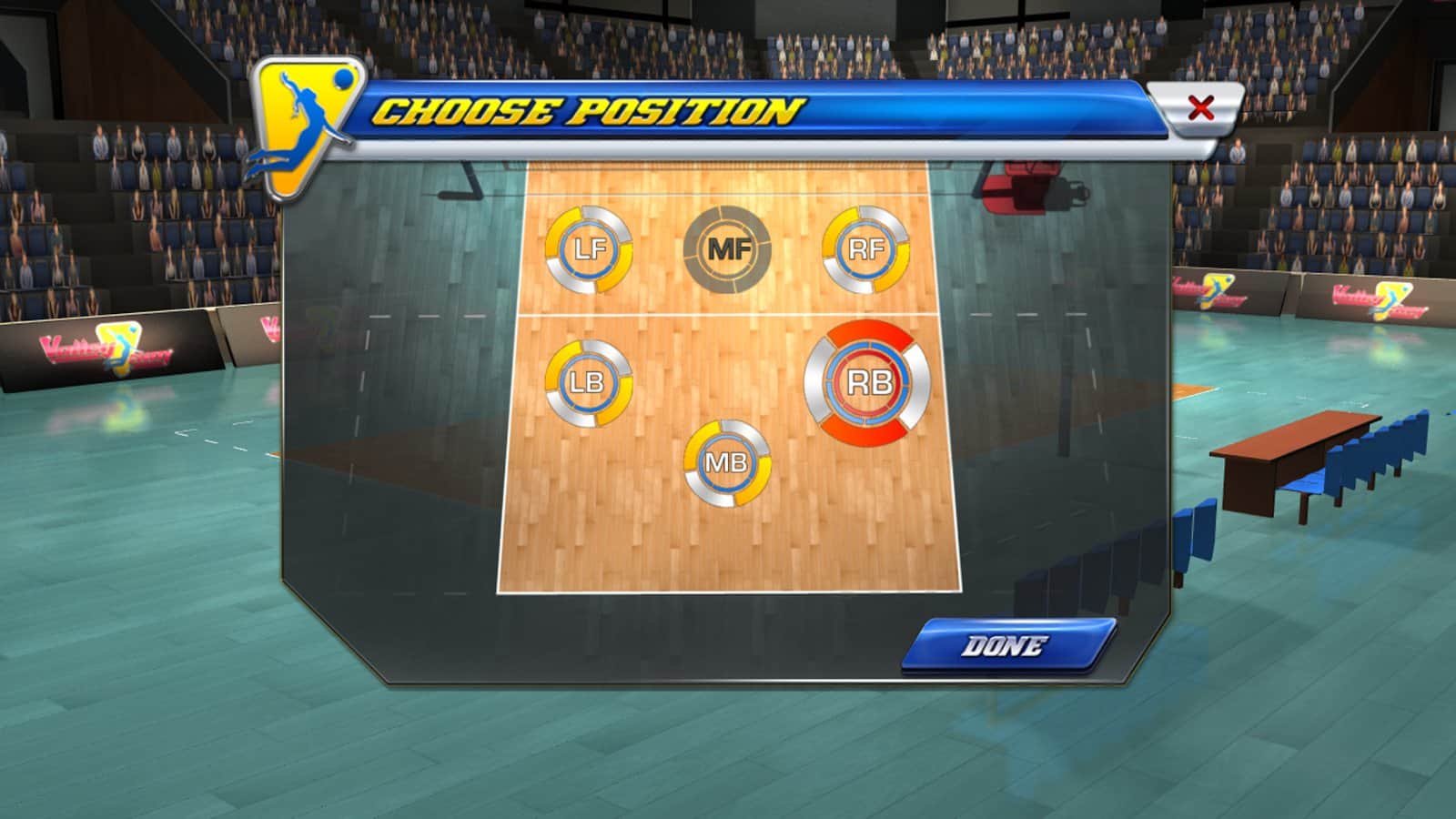Pick the RF right front position
Image resolution: width=1456 pixels, height=819 pixels.
click(x=865, y=249)
